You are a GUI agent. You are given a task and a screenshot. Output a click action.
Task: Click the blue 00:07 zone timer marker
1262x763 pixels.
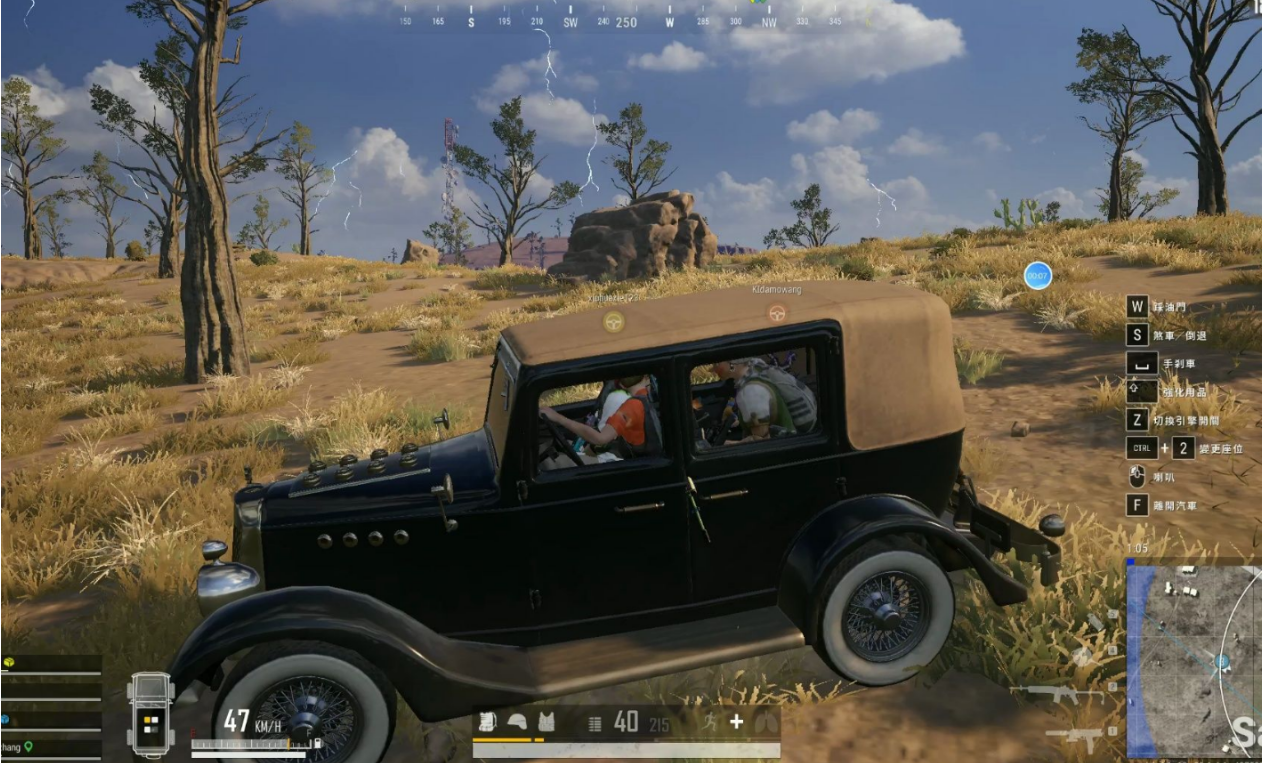pos(1037,275)
